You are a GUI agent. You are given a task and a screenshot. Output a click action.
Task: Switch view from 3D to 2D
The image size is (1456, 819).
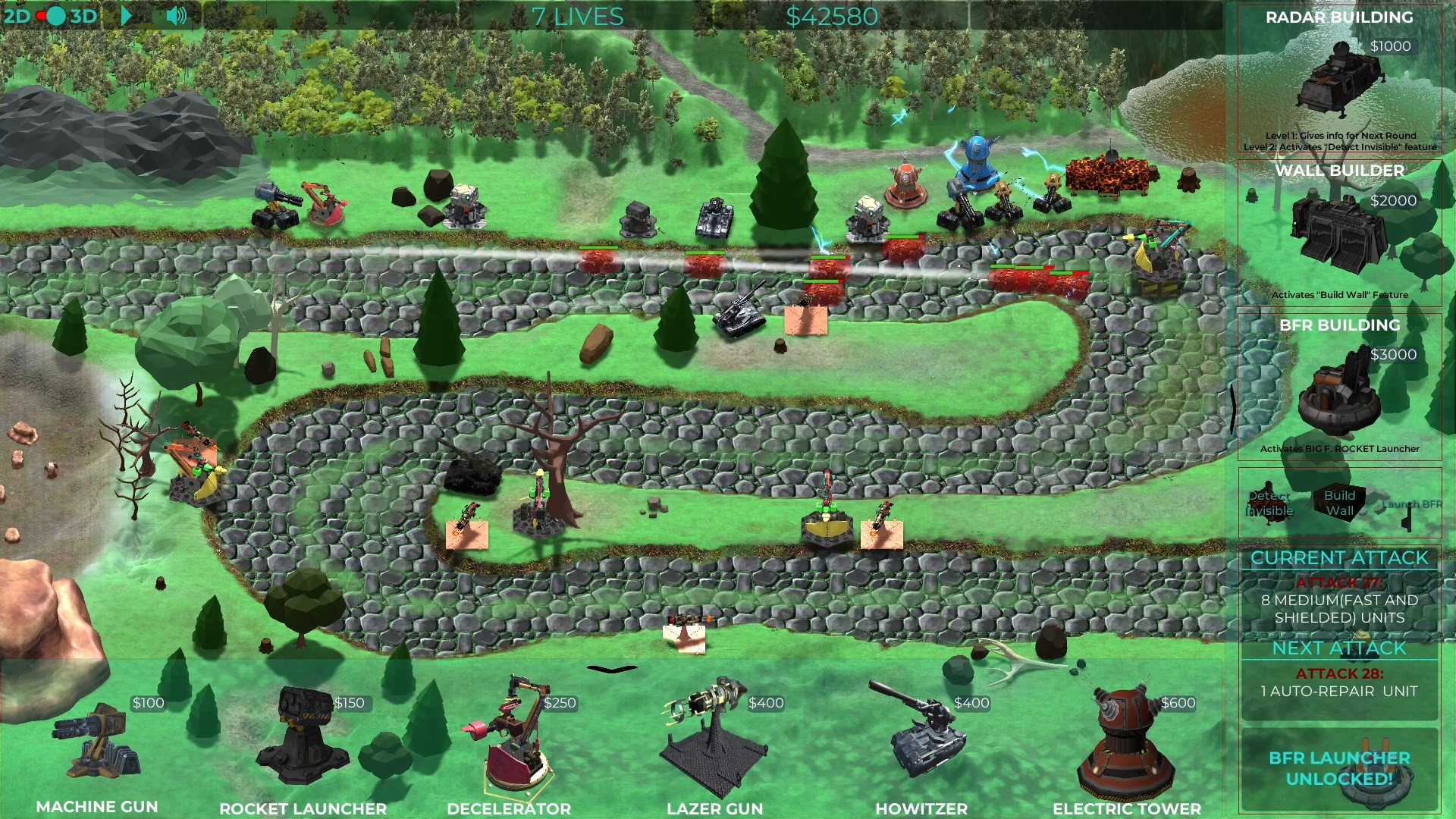[x=17, y=15]
